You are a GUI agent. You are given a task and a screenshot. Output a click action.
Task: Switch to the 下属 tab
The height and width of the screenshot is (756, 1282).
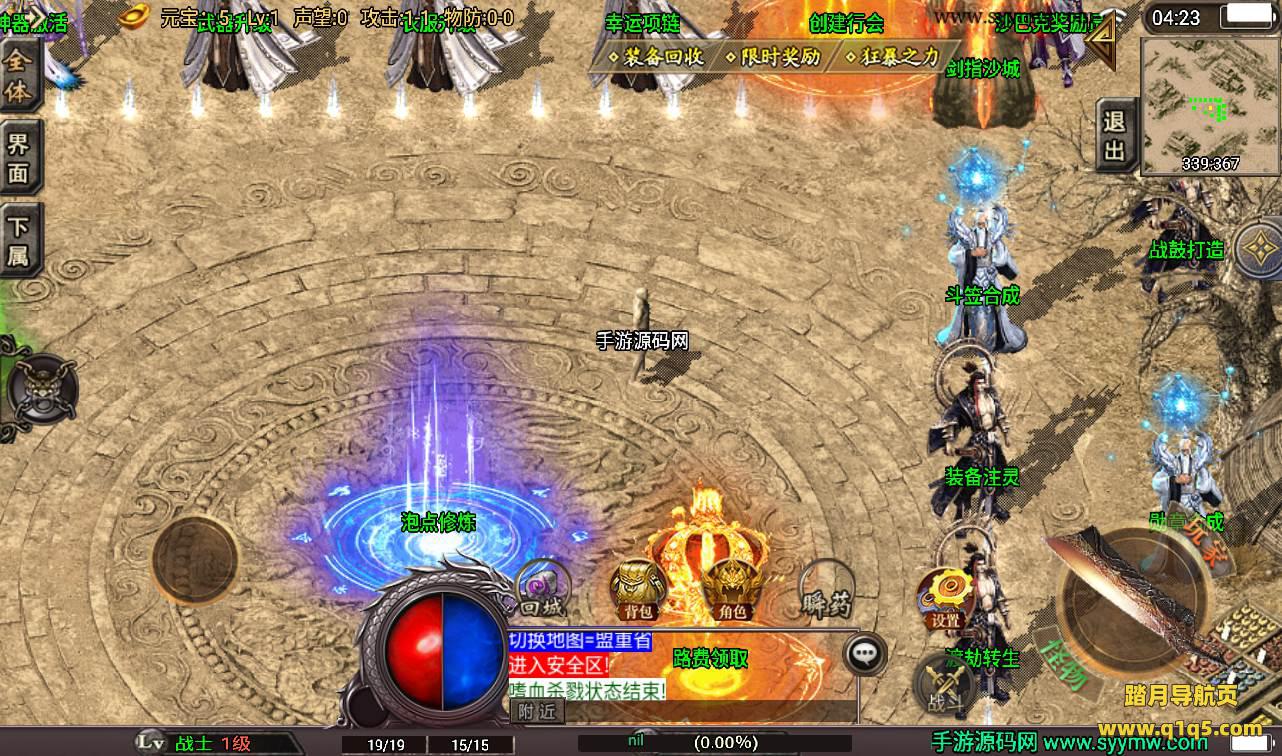pyautogui.click(x=19, y=241)
